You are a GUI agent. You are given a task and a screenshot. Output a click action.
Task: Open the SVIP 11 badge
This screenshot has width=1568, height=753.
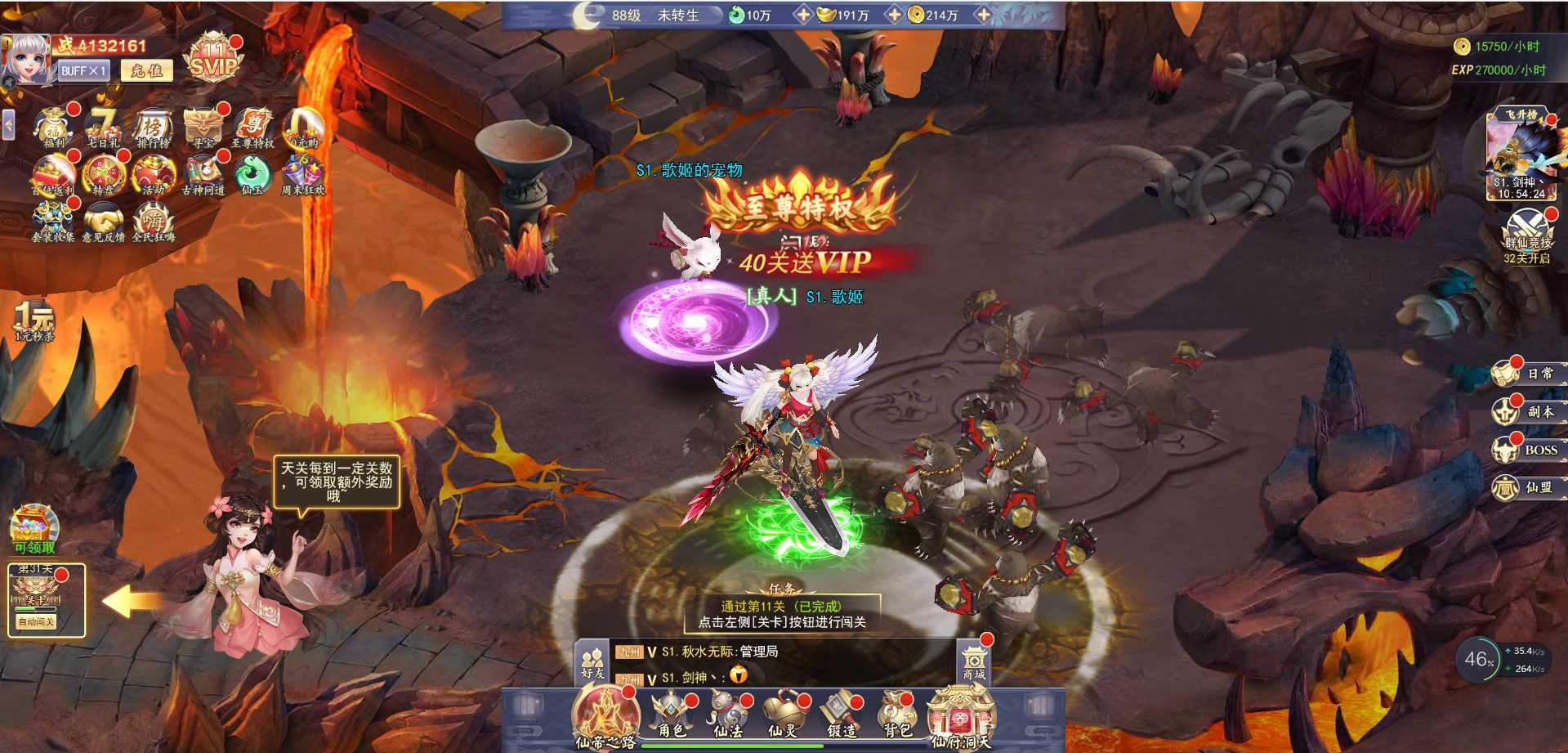[x=212, y=59]
